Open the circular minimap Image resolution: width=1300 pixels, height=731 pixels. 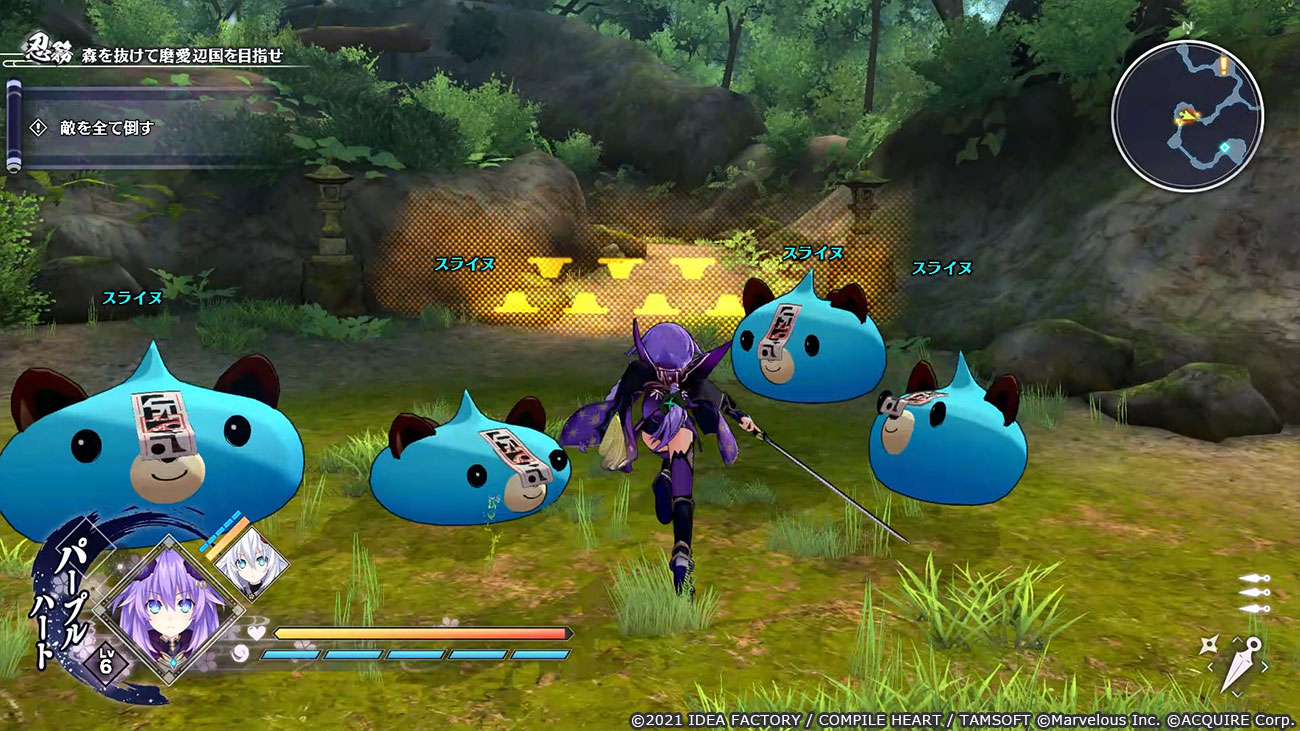[1187, 116]
